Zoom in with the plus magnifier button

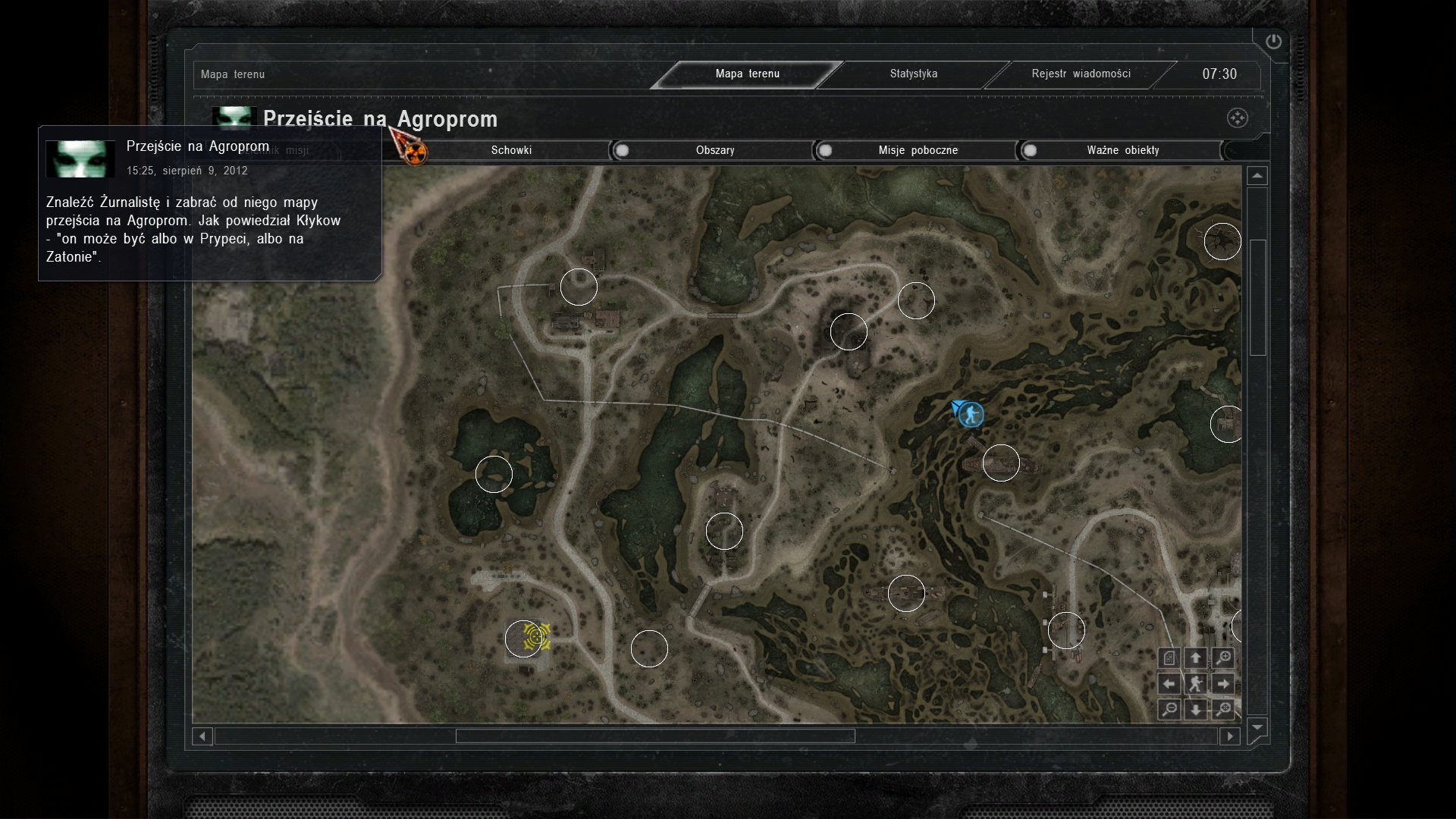[x=1222, y=658]
